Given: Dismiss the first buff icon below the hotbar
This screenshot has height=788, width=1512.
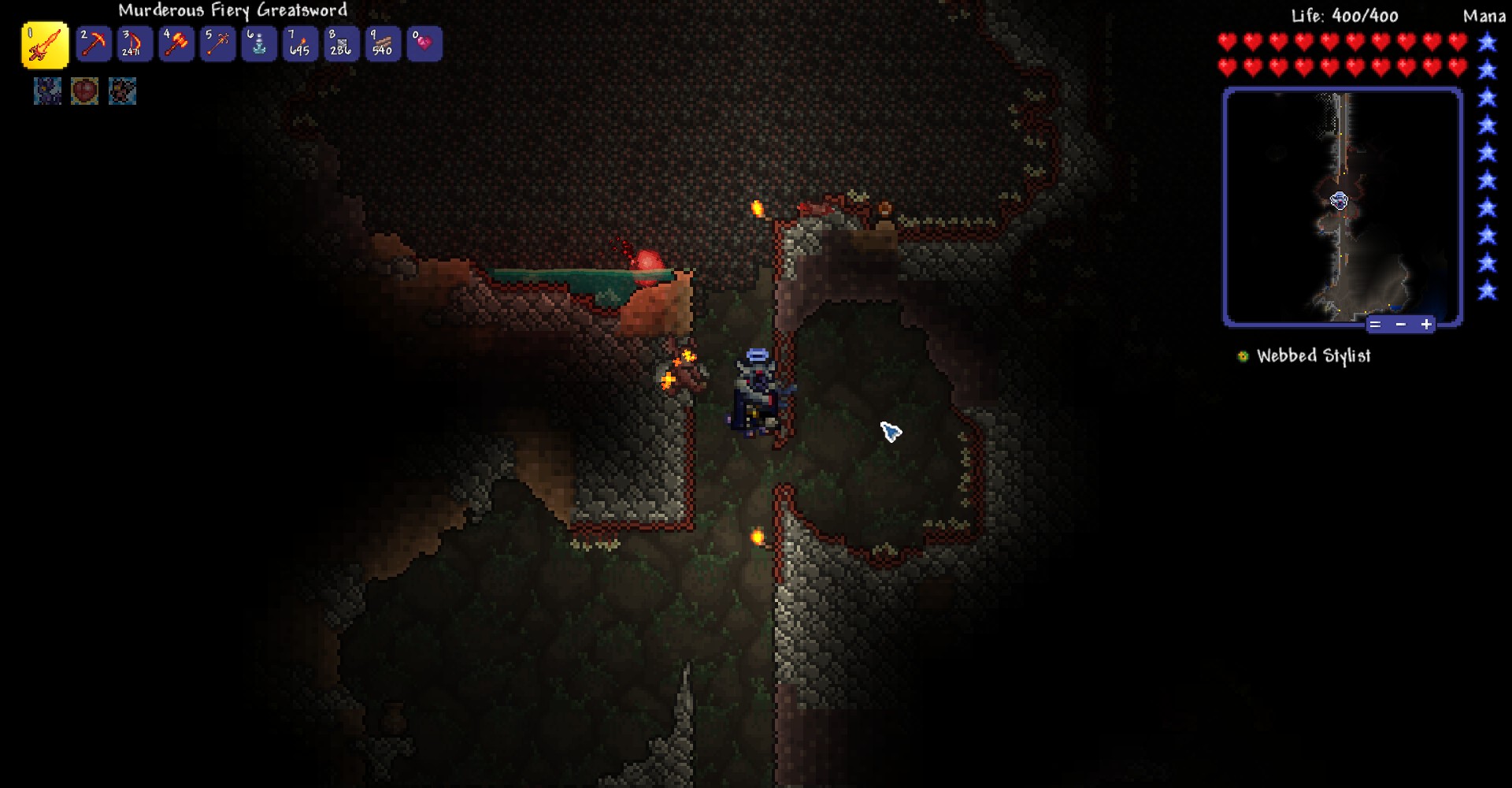Looking at the screenshot, I should pos(47,91).
